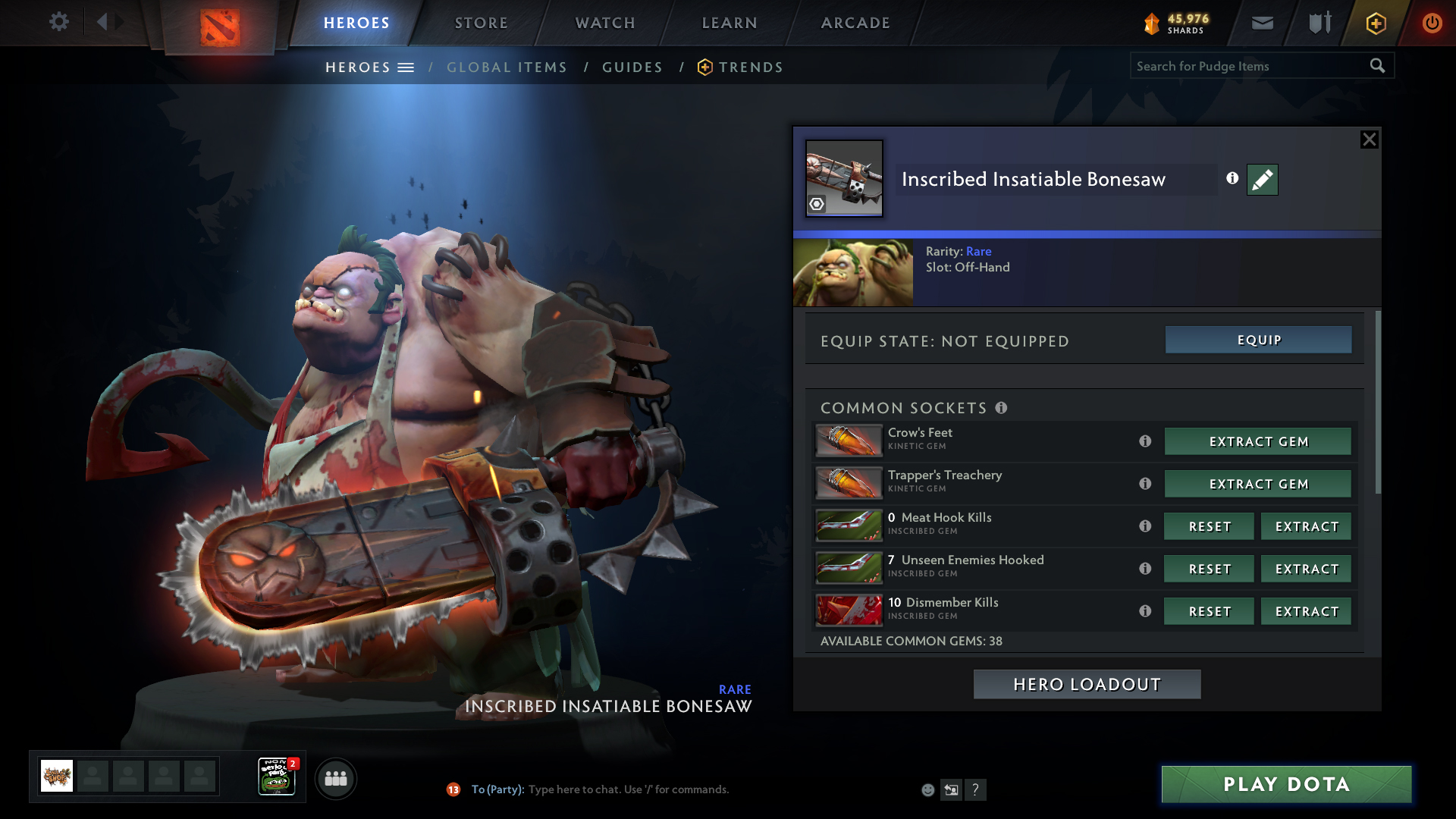Open Global Items submenu

click(507, 67)
